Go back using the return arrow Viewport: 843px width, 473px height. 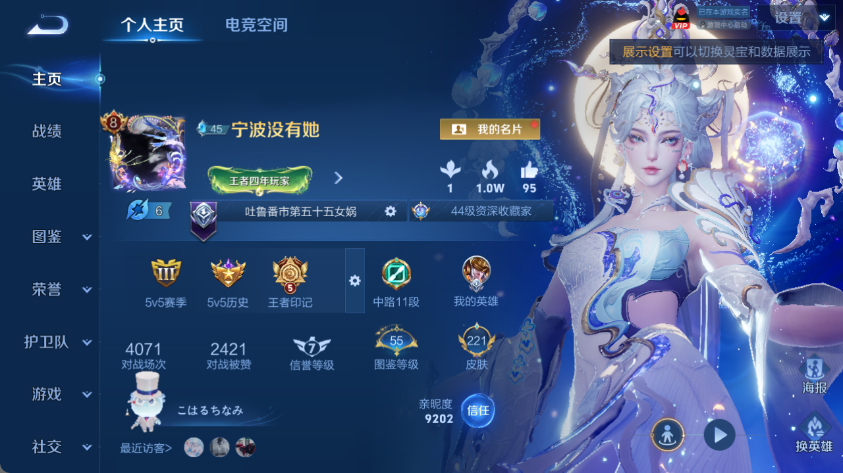(x=47, y=26)
